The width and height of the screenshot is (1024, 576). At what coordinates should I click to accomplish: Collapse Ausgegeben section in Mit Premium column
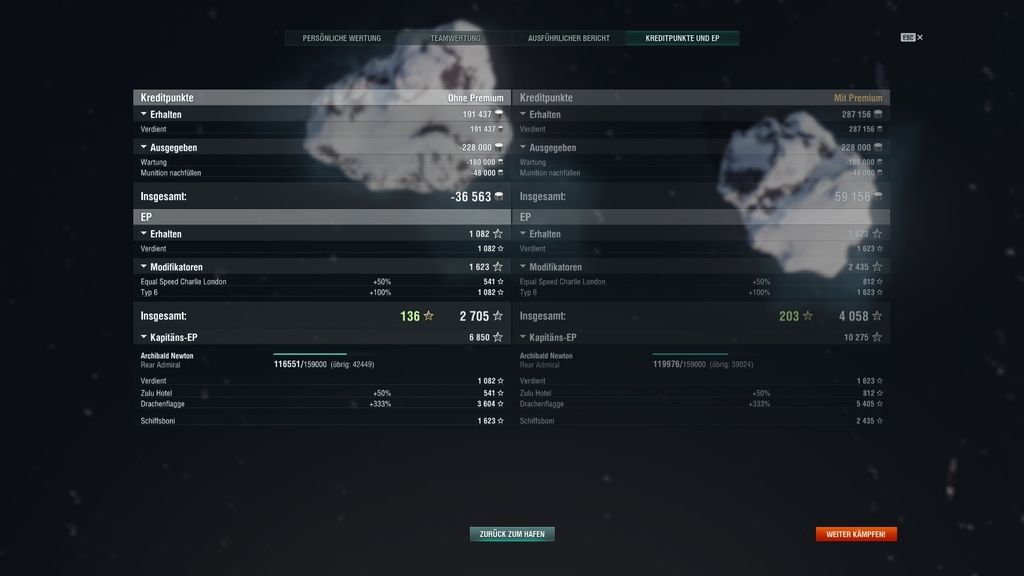coord(523,147)
